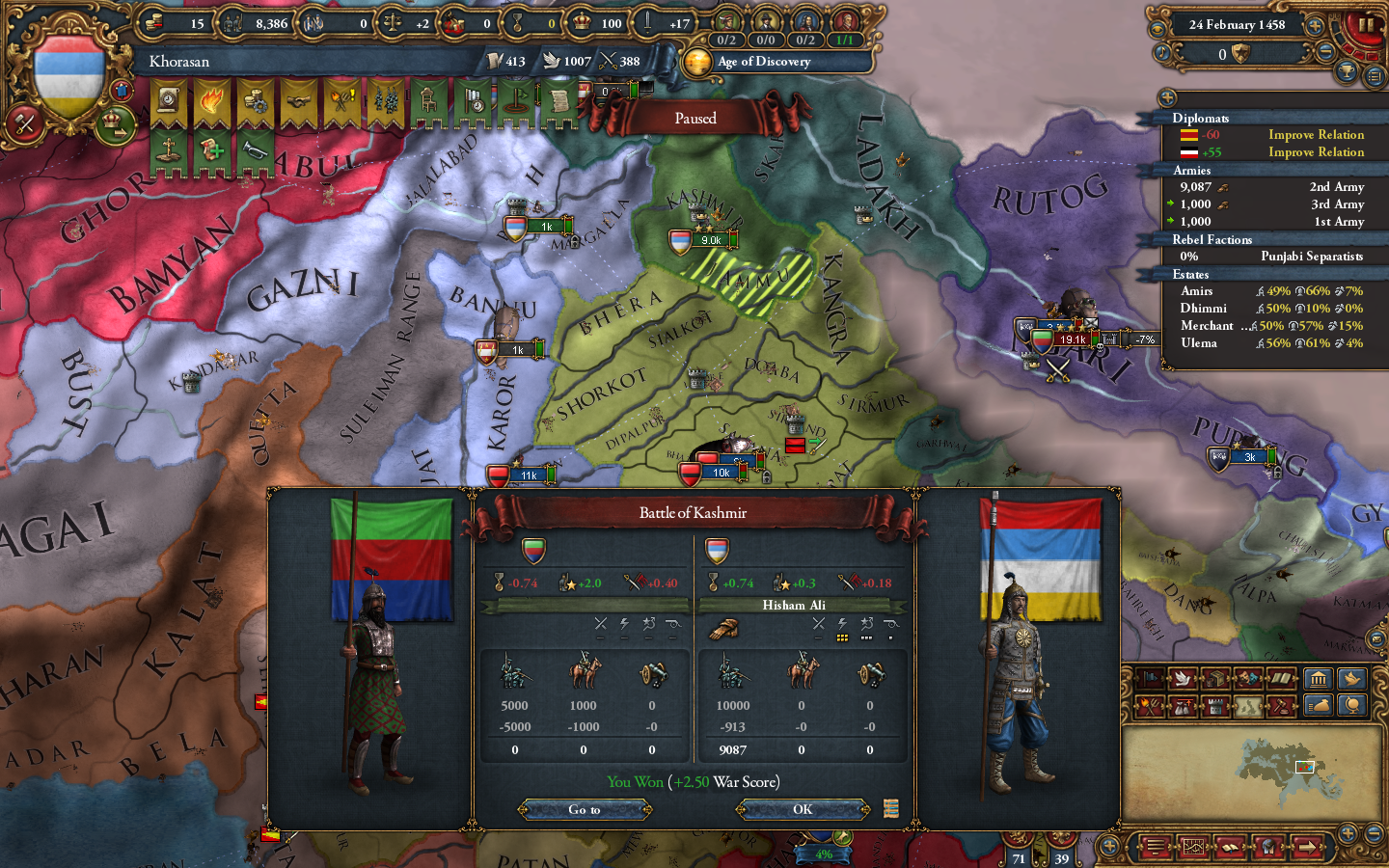1389x868 pixels.
Task: Select the religious mapmode dove icon
Action: coord(1184,679)
